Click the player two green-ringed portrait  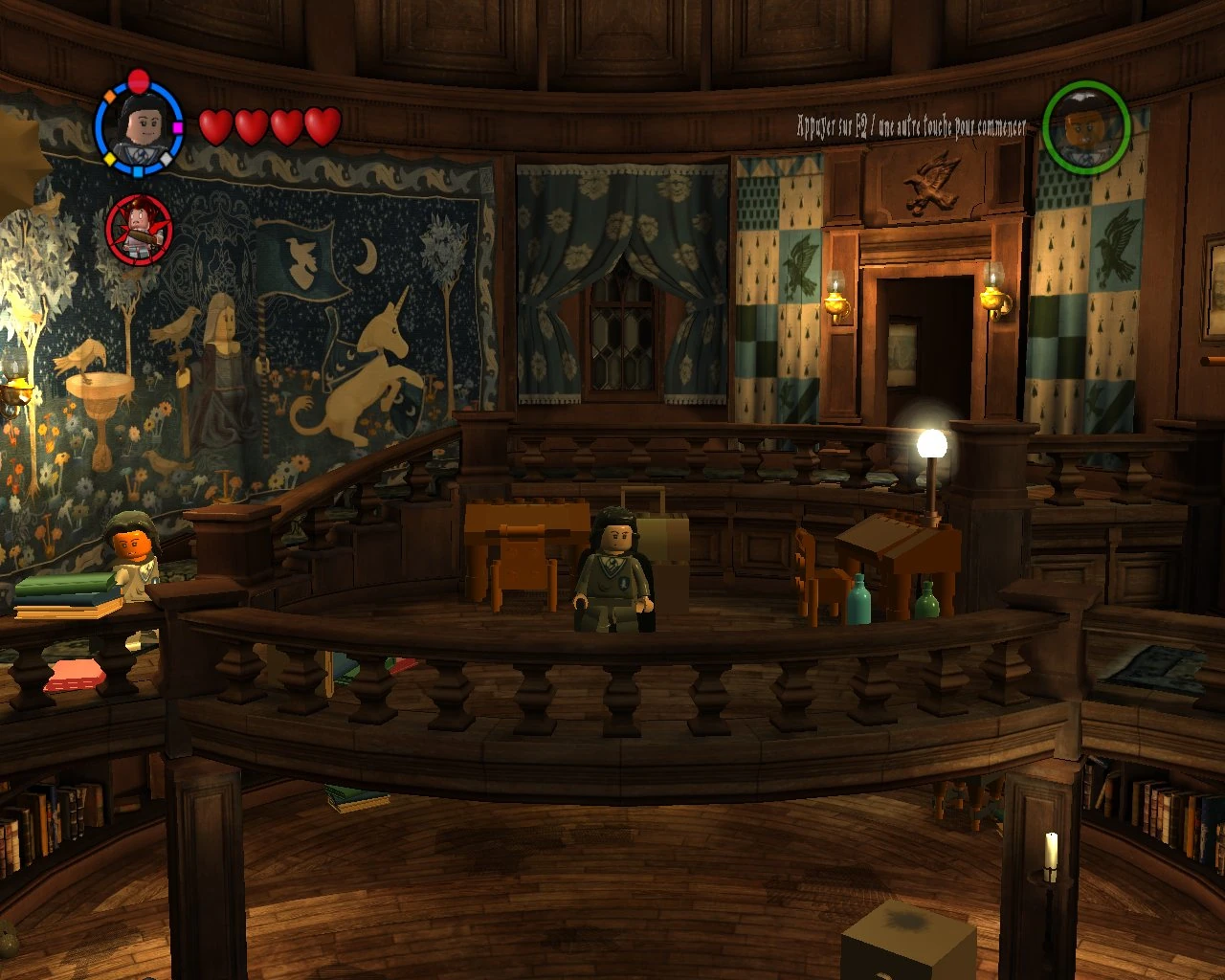(1086, 127)
